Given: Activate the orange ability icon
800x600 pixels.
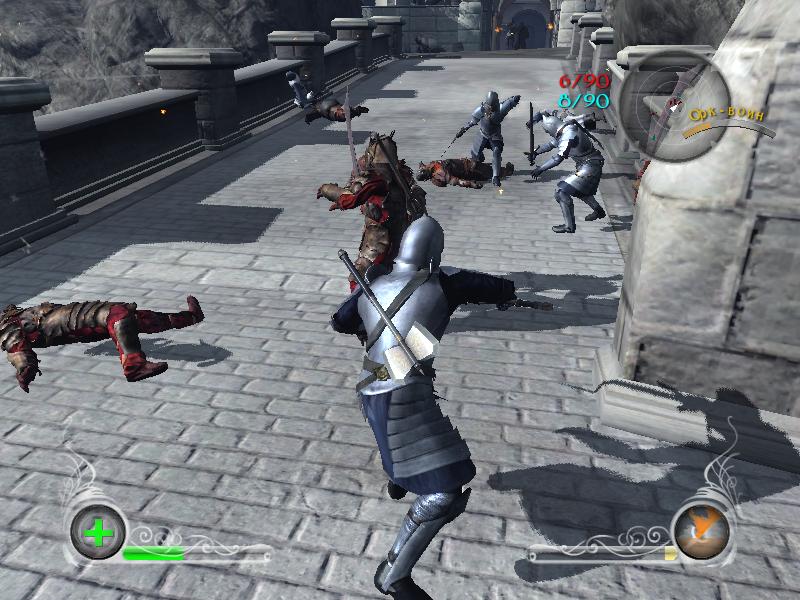Looking at the screenshot, I should [x=701, y=530].
